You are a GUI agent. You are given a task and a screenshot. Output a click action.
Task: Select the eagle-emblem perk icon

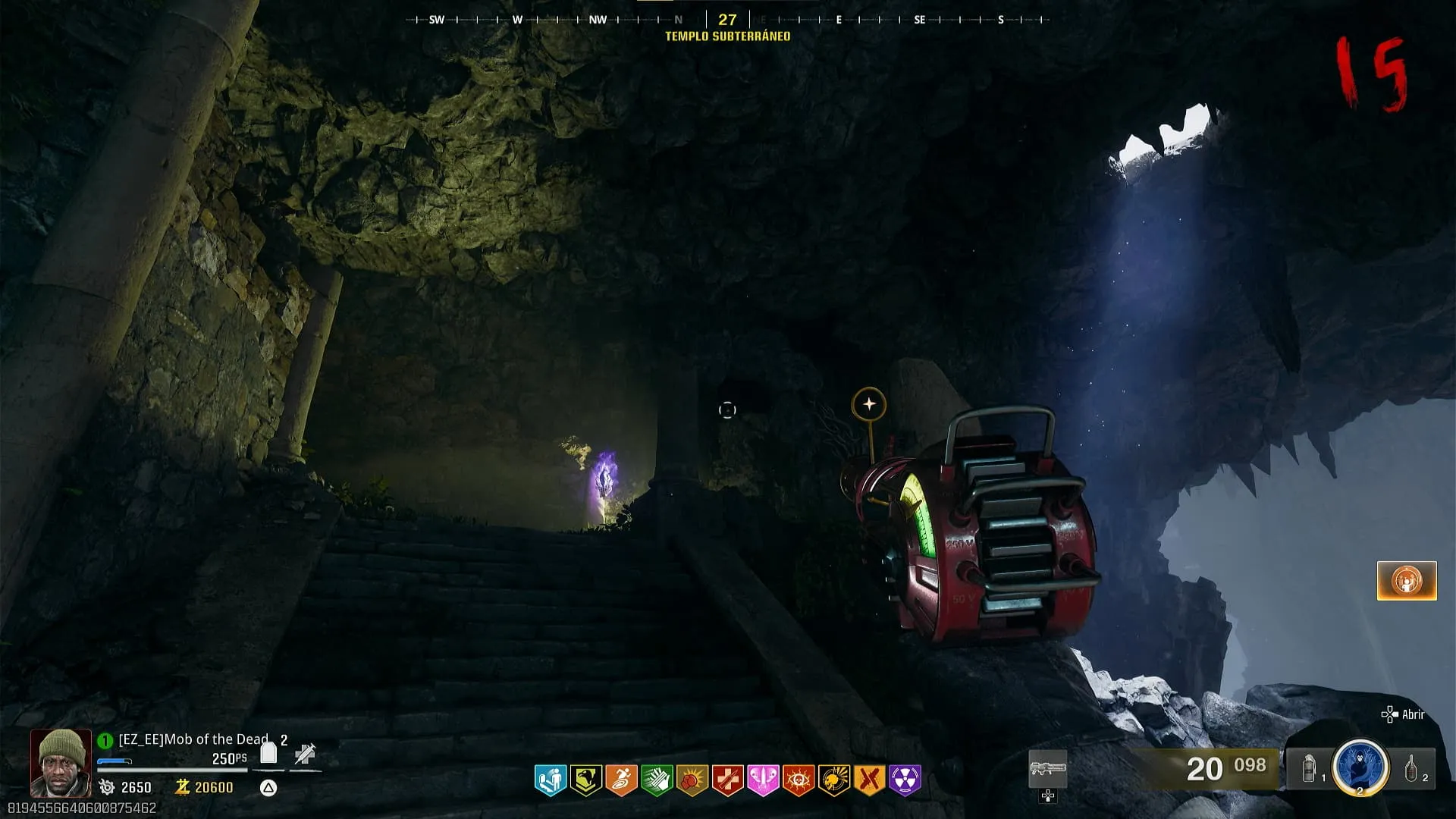[586, 780]
